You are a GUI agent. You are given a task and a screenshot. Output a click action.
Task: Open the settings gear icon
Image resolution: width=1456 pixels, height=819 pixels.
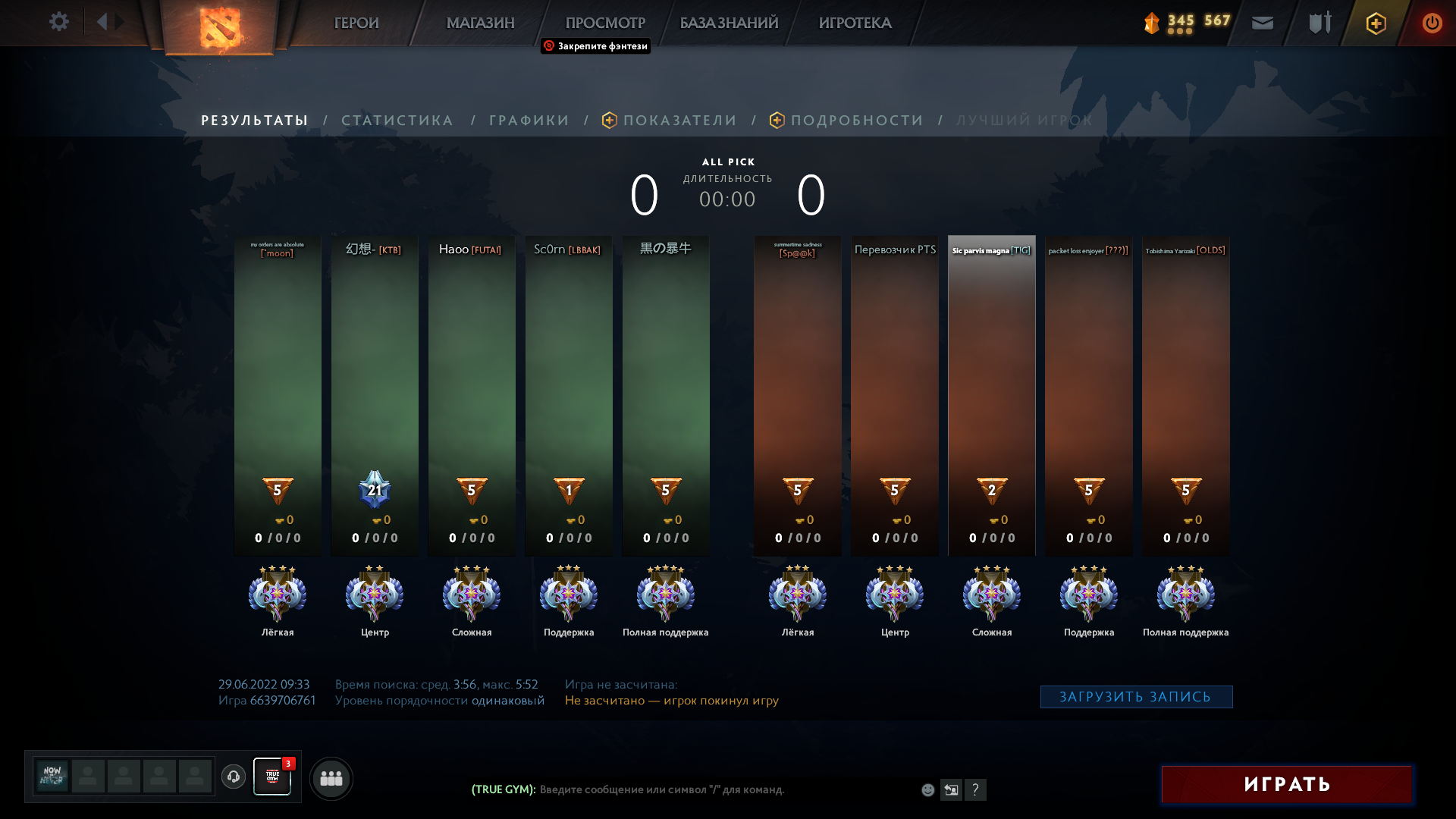point(59,22)
